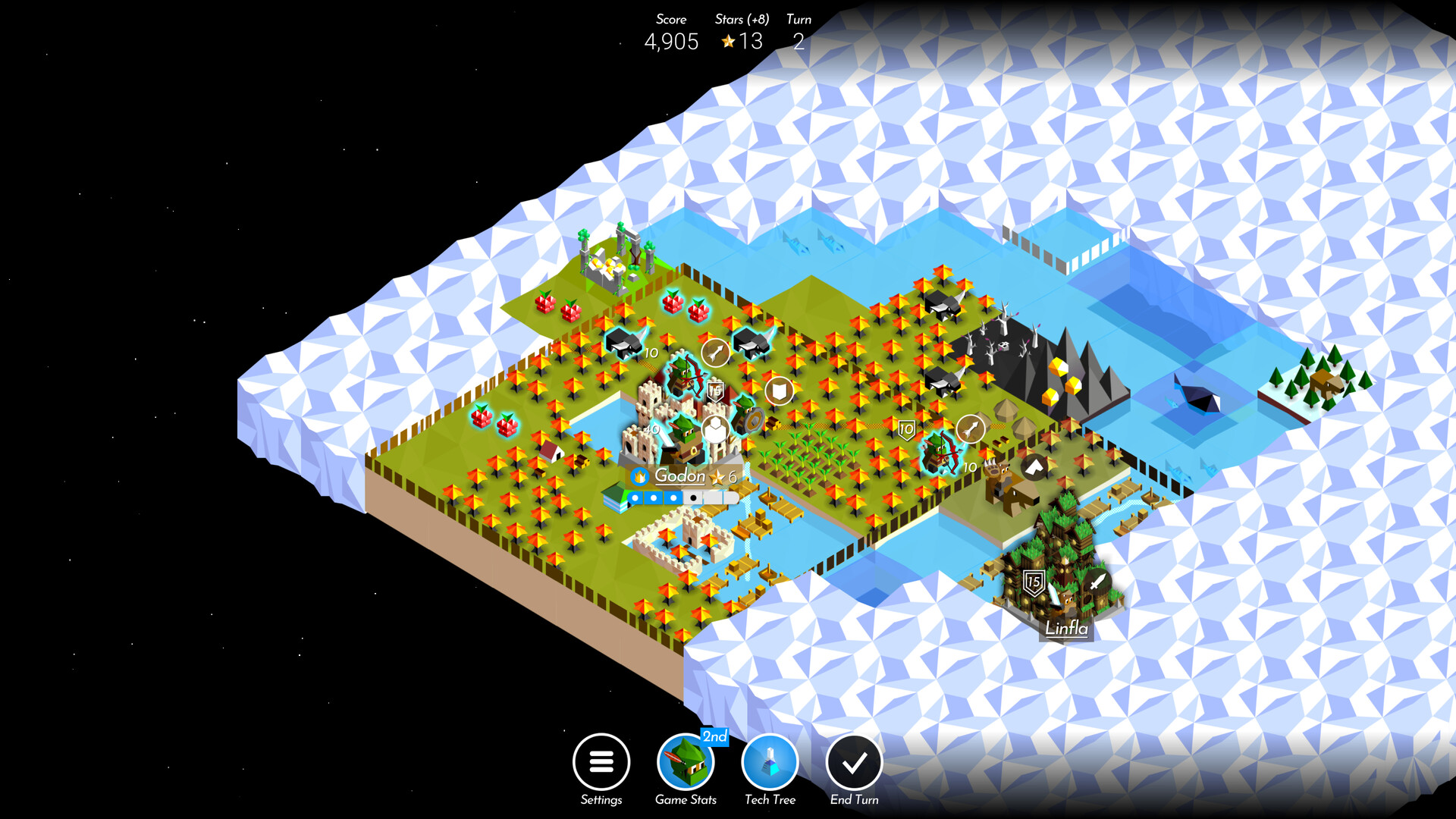1456x819 pixels.
Task: Click the Turn counter showing 2
Action: [x=799, y=42]
